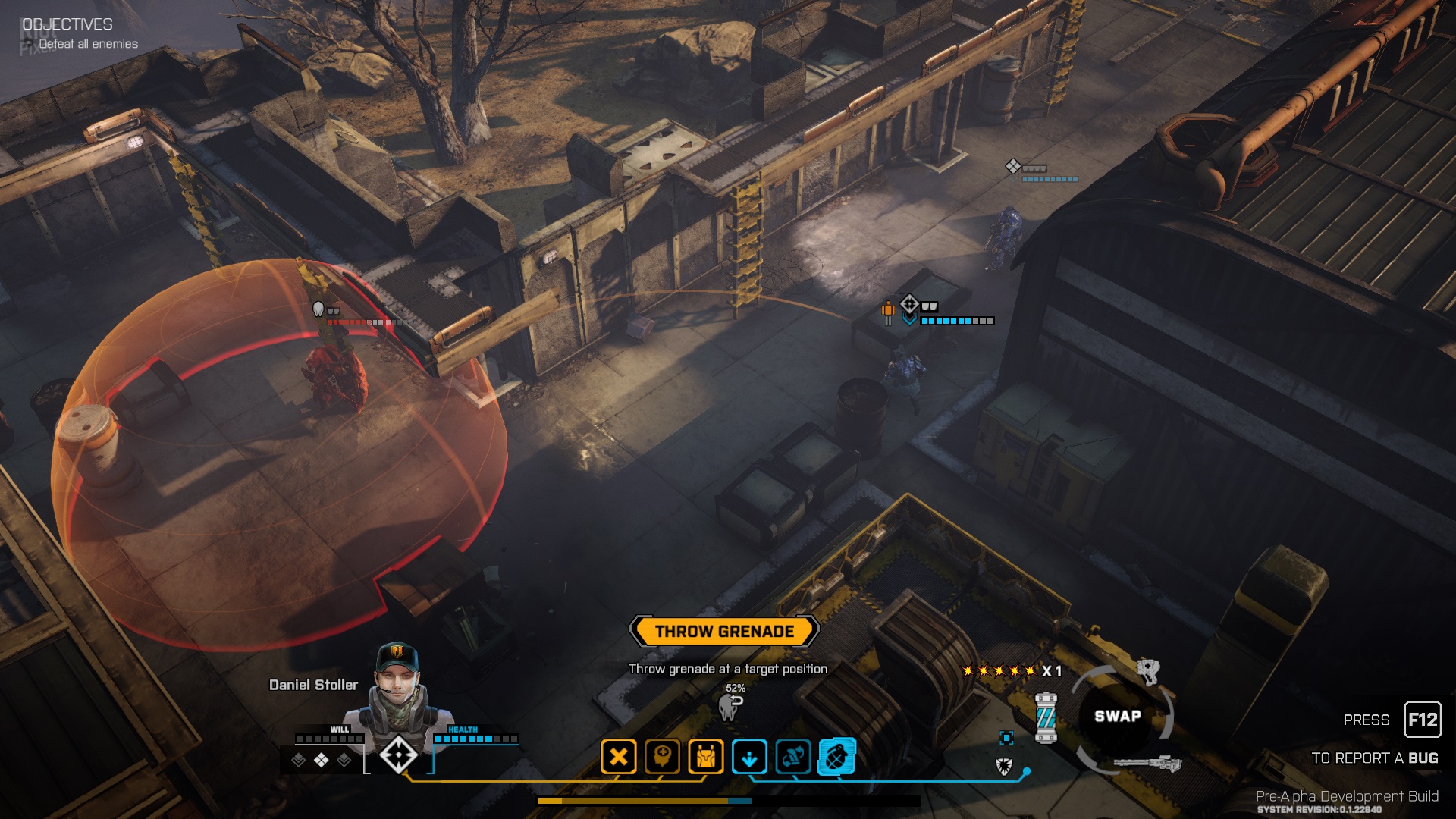The width and height of the screenshot is (1456, 819).
Task: Cancel the action with the X button
Action: click(x=619, y=757)
